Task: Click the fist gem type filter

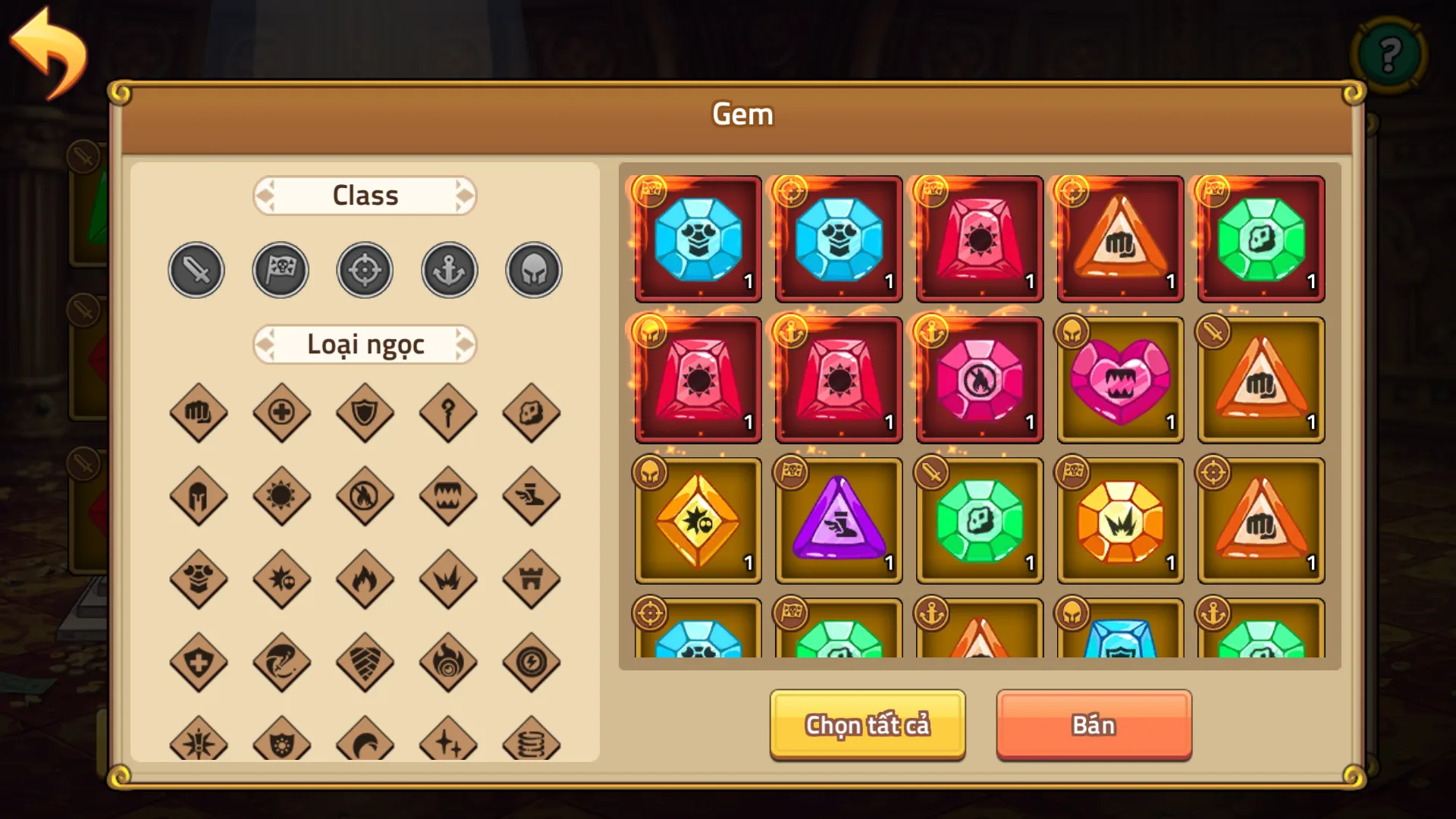Action: tap(199, 414)
